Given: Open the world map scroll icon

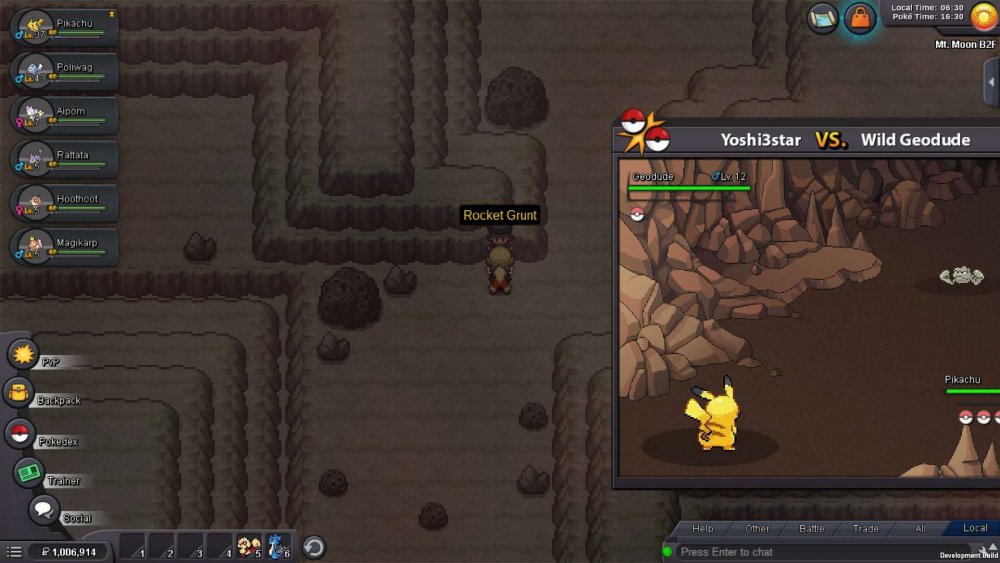Looking at the screenshot, I should 823,18.
